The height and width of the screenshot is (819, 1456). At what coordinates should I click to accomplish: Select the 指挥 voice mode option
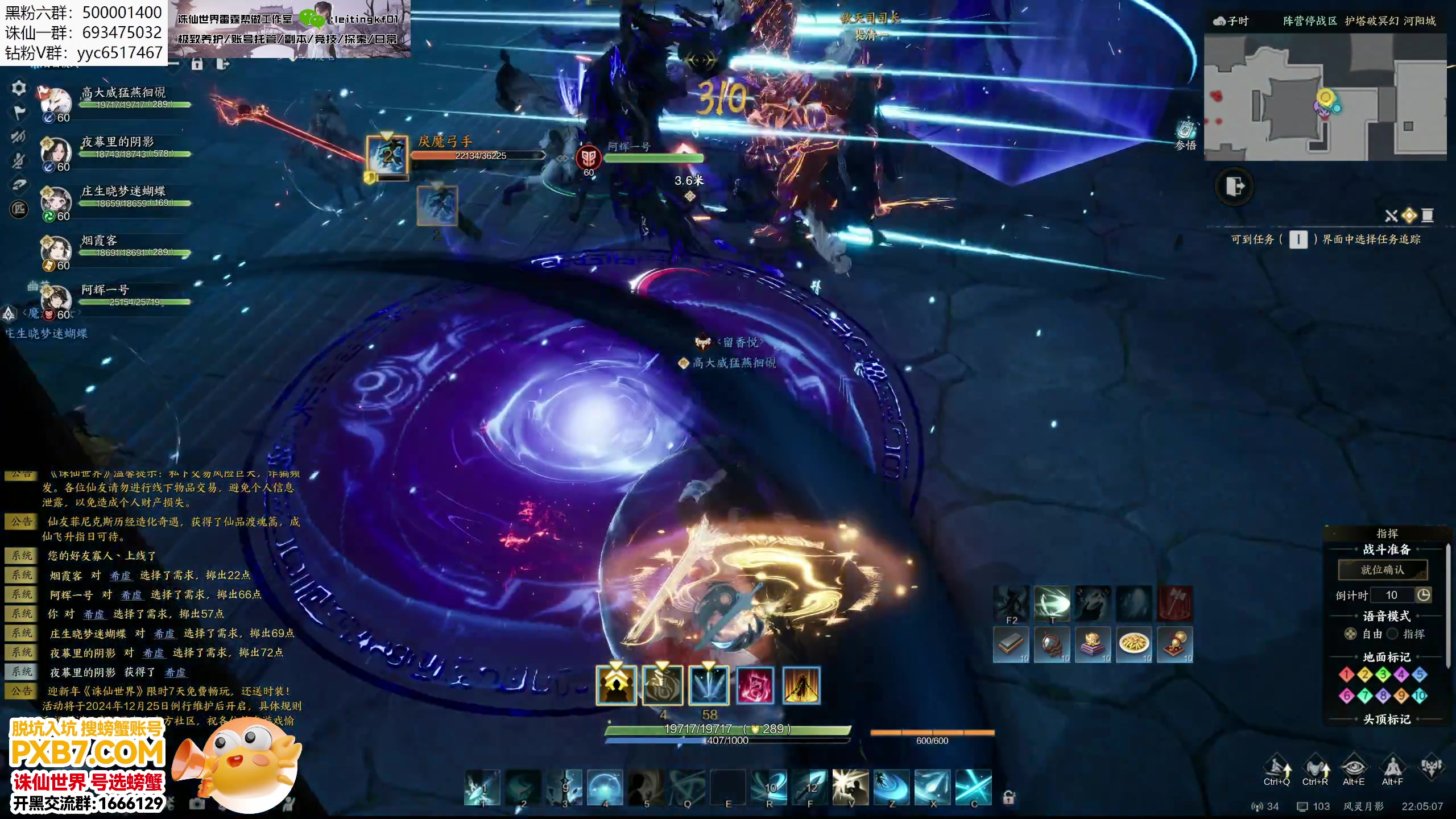tap(1392, 634)
